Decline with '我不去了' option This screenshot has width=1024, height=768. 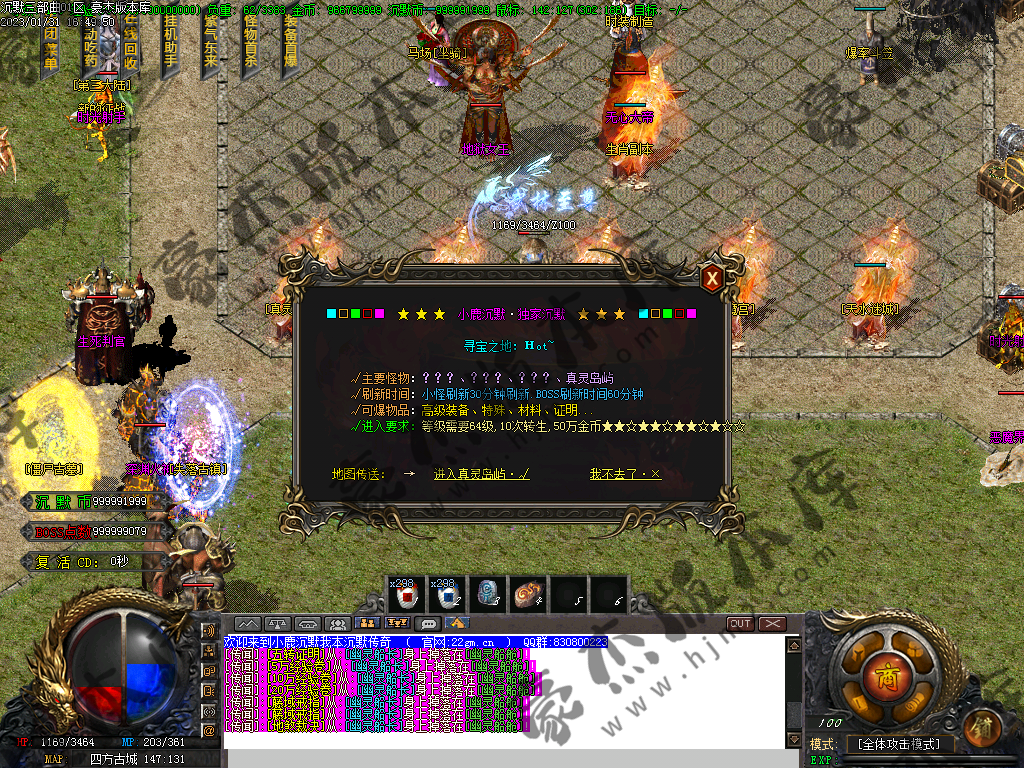pyautogui.click(x=625, y=474)
